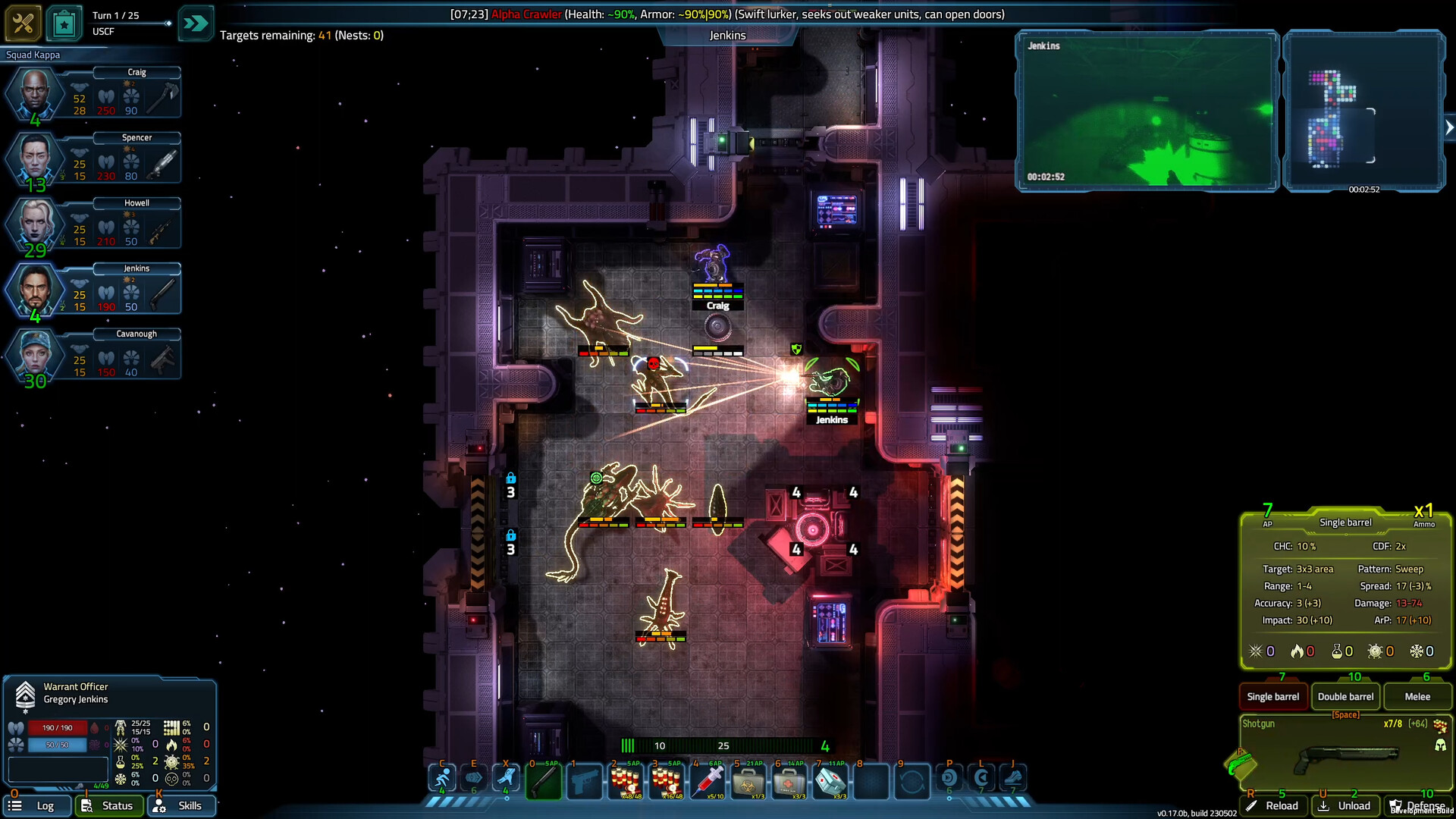The height and width of the screenshot is (819, 1456).
Task: Select the sprint action icon in slot C
Action: coord(444,777)
